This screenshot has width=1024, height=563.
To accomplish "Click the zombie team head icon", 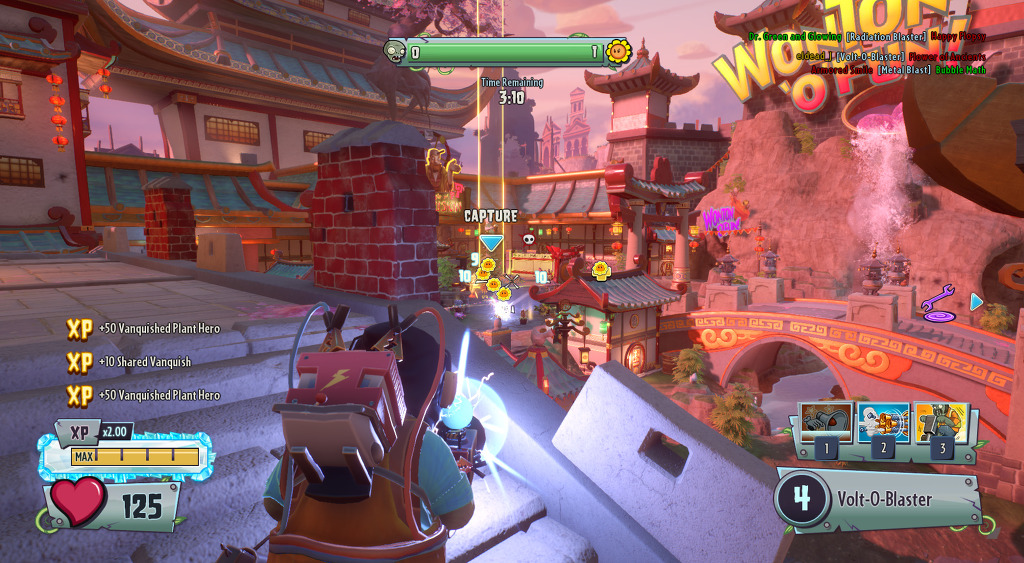I will 395,51.
